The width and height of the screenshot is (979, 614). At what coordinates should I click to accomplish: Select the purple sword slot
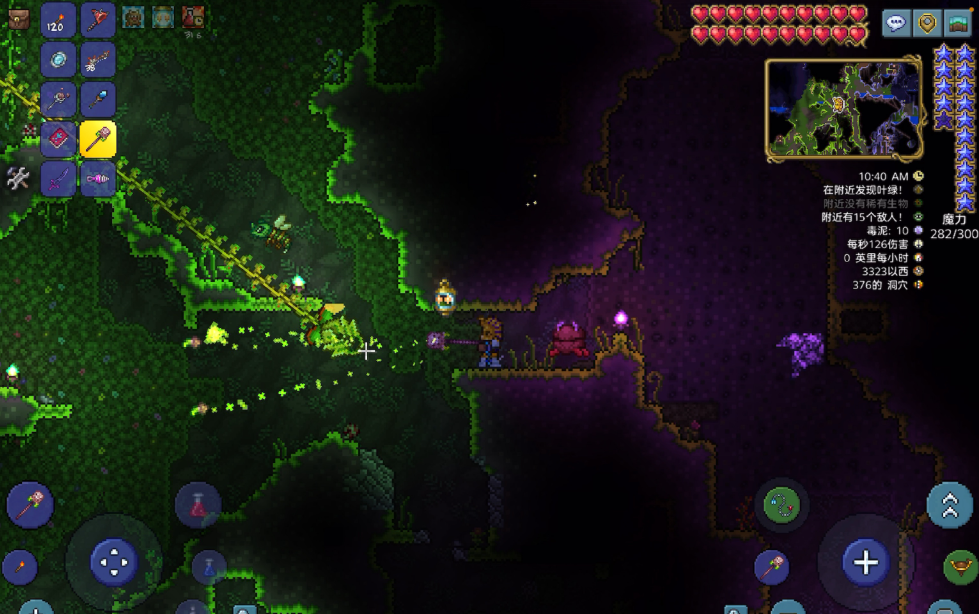[59, 179]
